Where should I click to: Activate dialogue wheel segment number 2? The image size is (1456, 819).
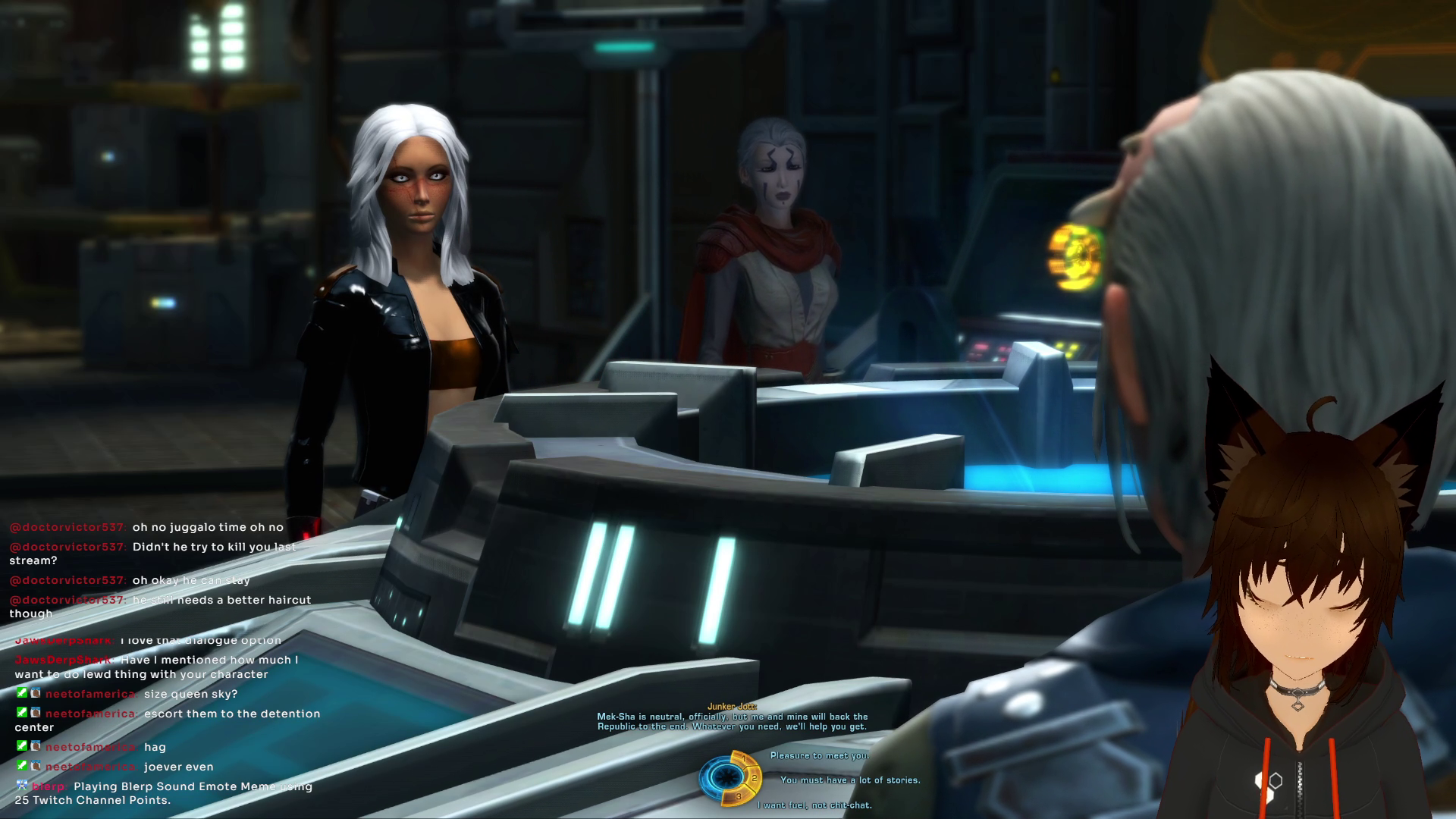(755, 778)
